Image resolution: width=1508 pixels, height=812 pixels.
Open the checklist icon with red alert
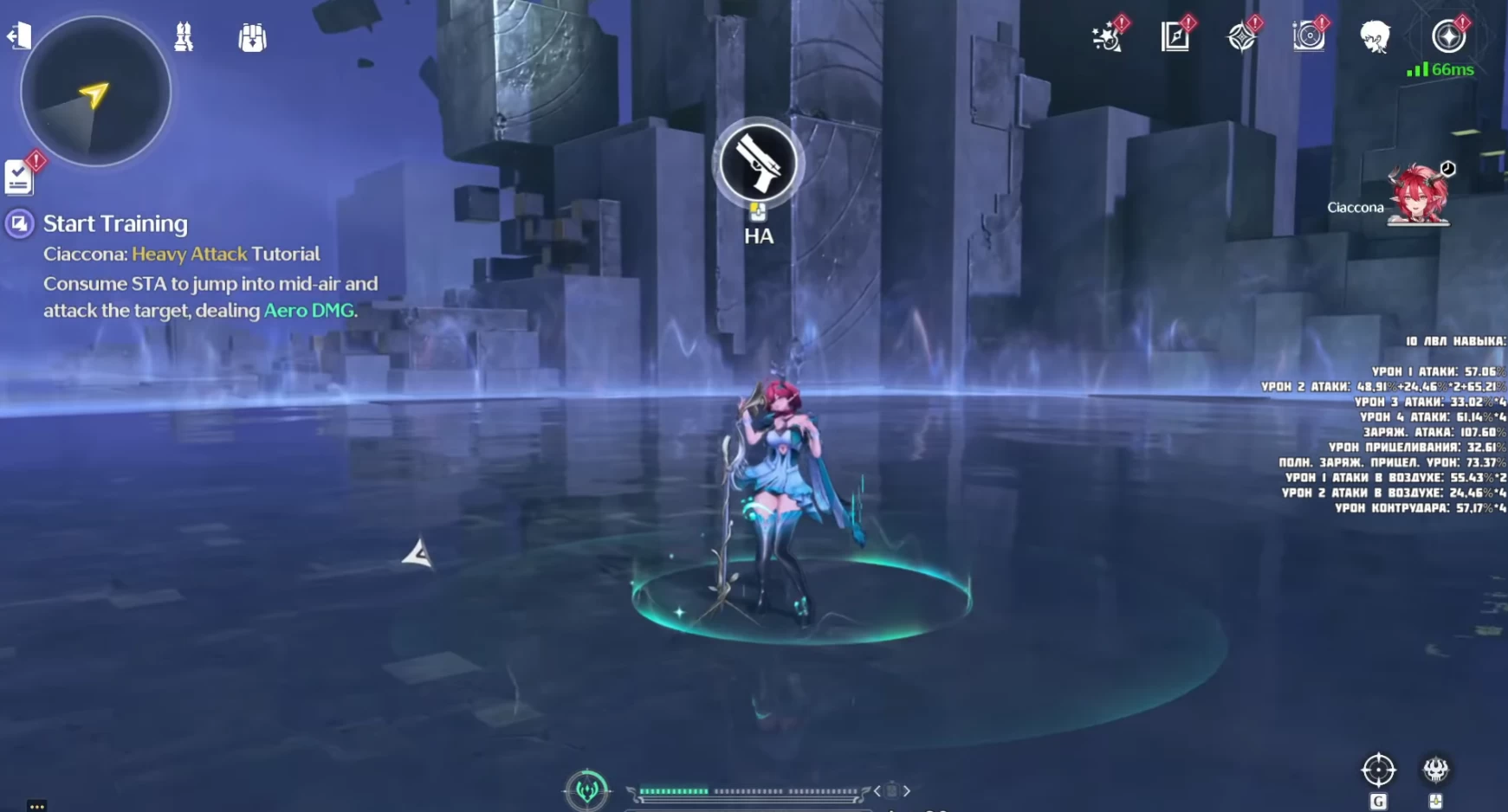[19, 177]
